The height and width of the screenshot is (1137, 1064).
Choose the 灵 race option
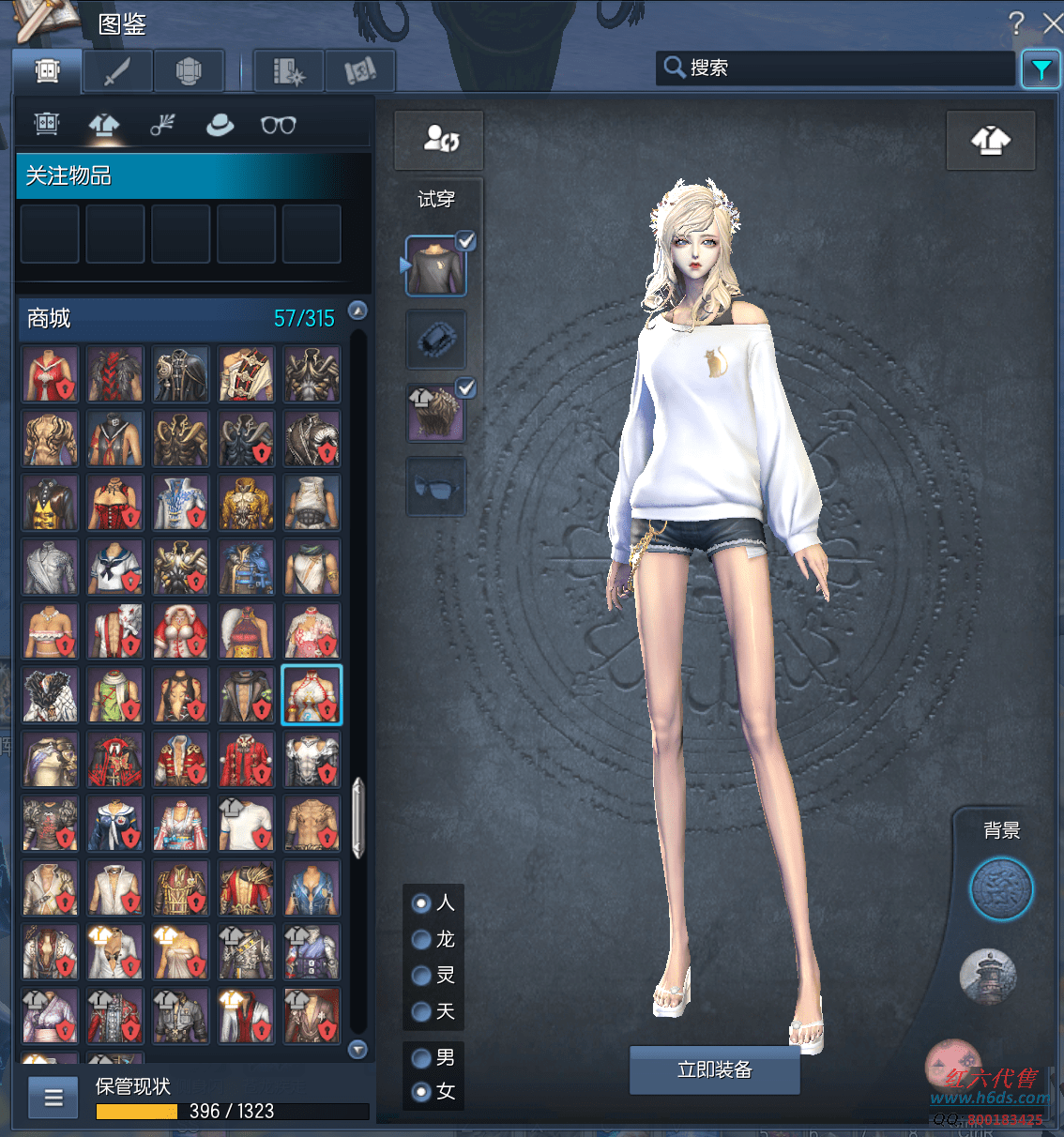(x=422, y=976)
